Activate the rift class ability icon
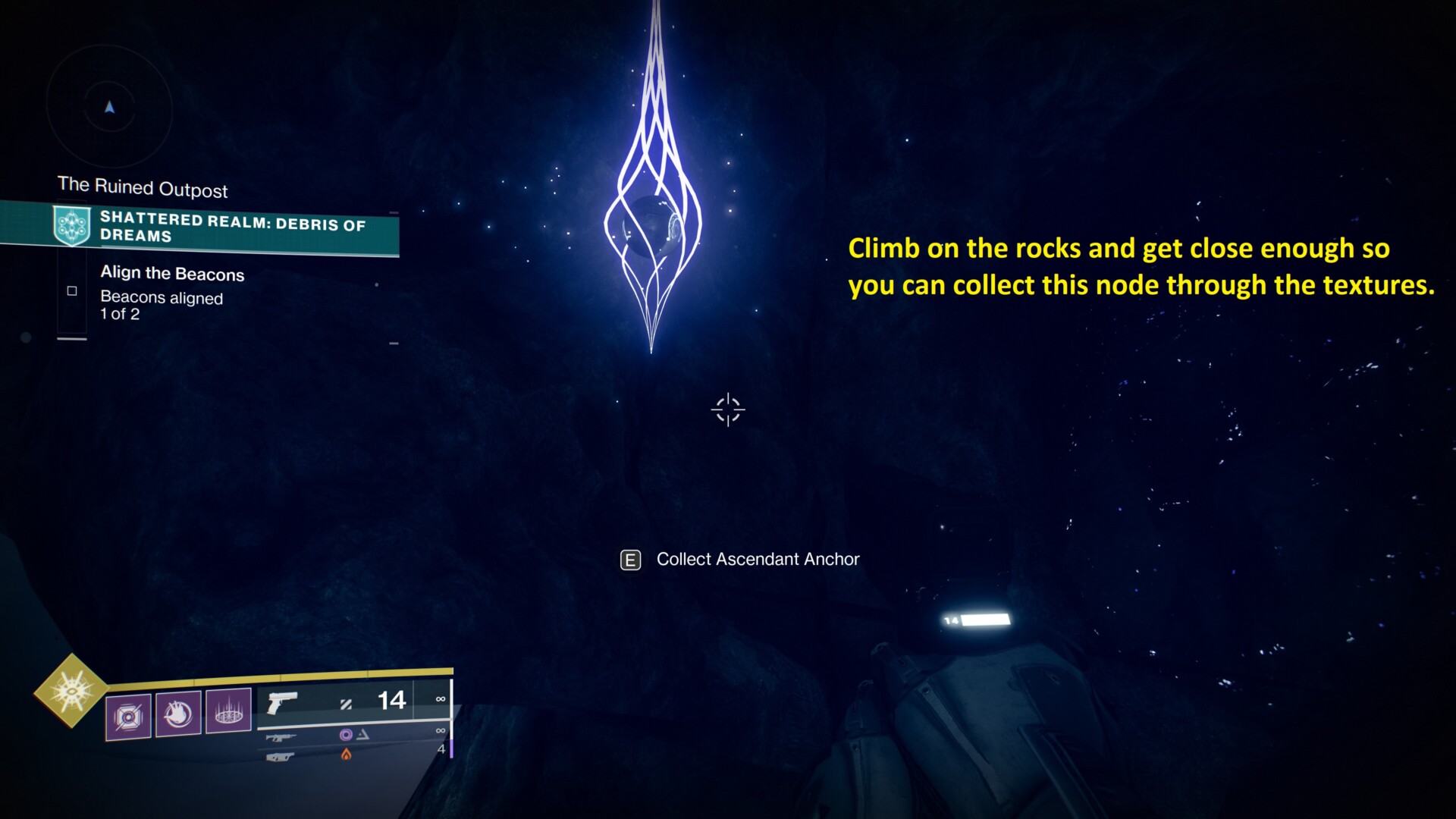The width and height of the screenshot is (1456, 819). pyautogui.click(x=228, y=711)
